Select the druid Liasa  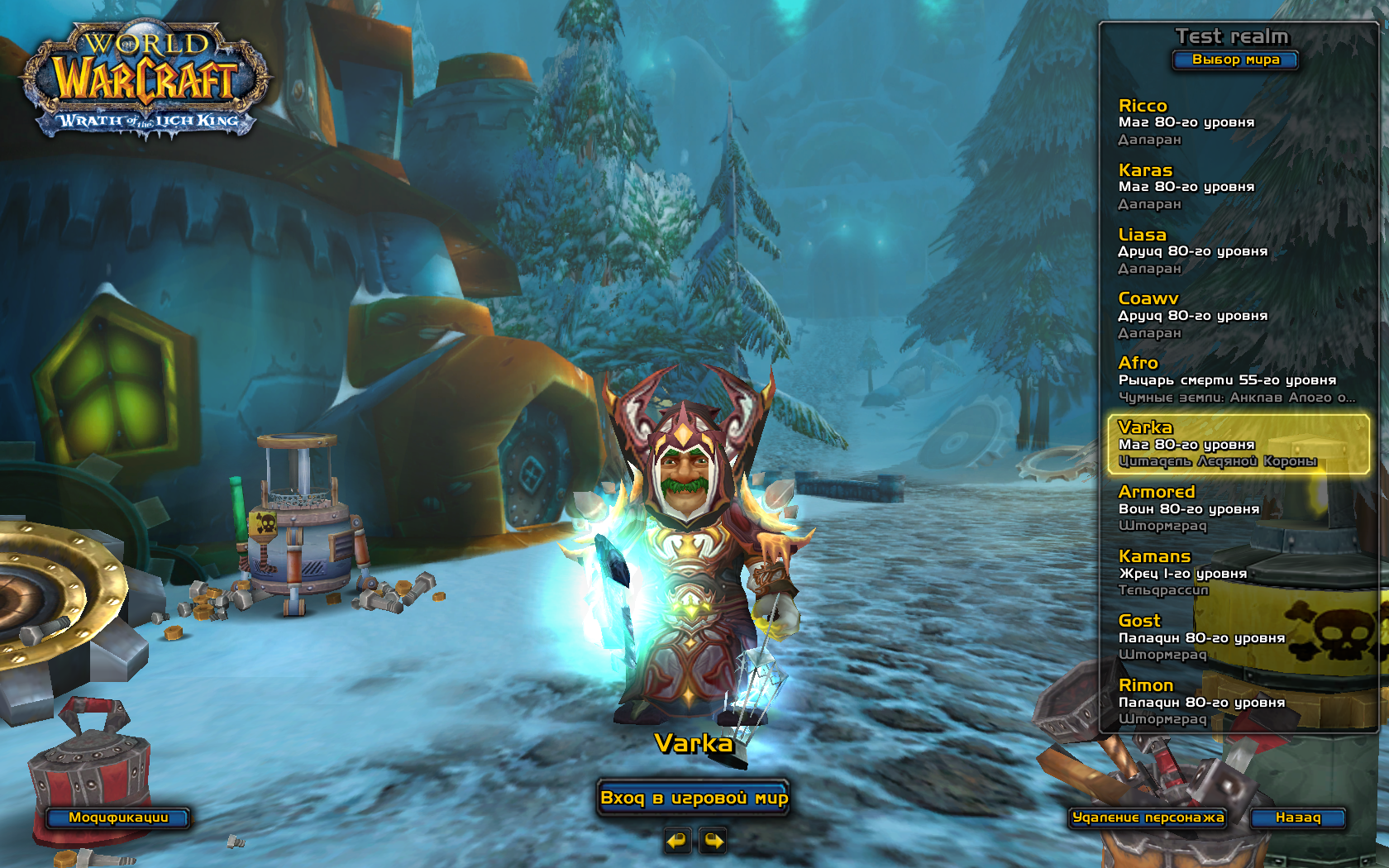pos(1238,251)
